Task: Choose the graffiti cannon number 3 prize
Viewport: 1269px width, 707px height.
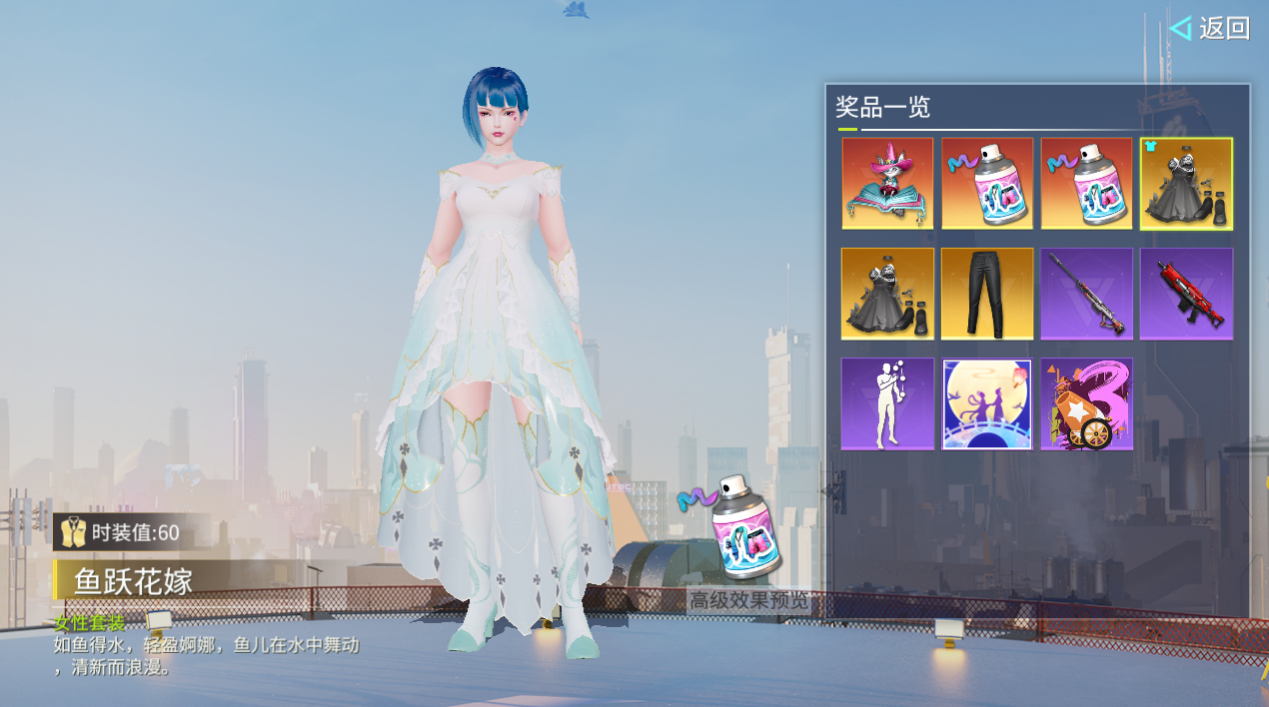Action: 1087,404
